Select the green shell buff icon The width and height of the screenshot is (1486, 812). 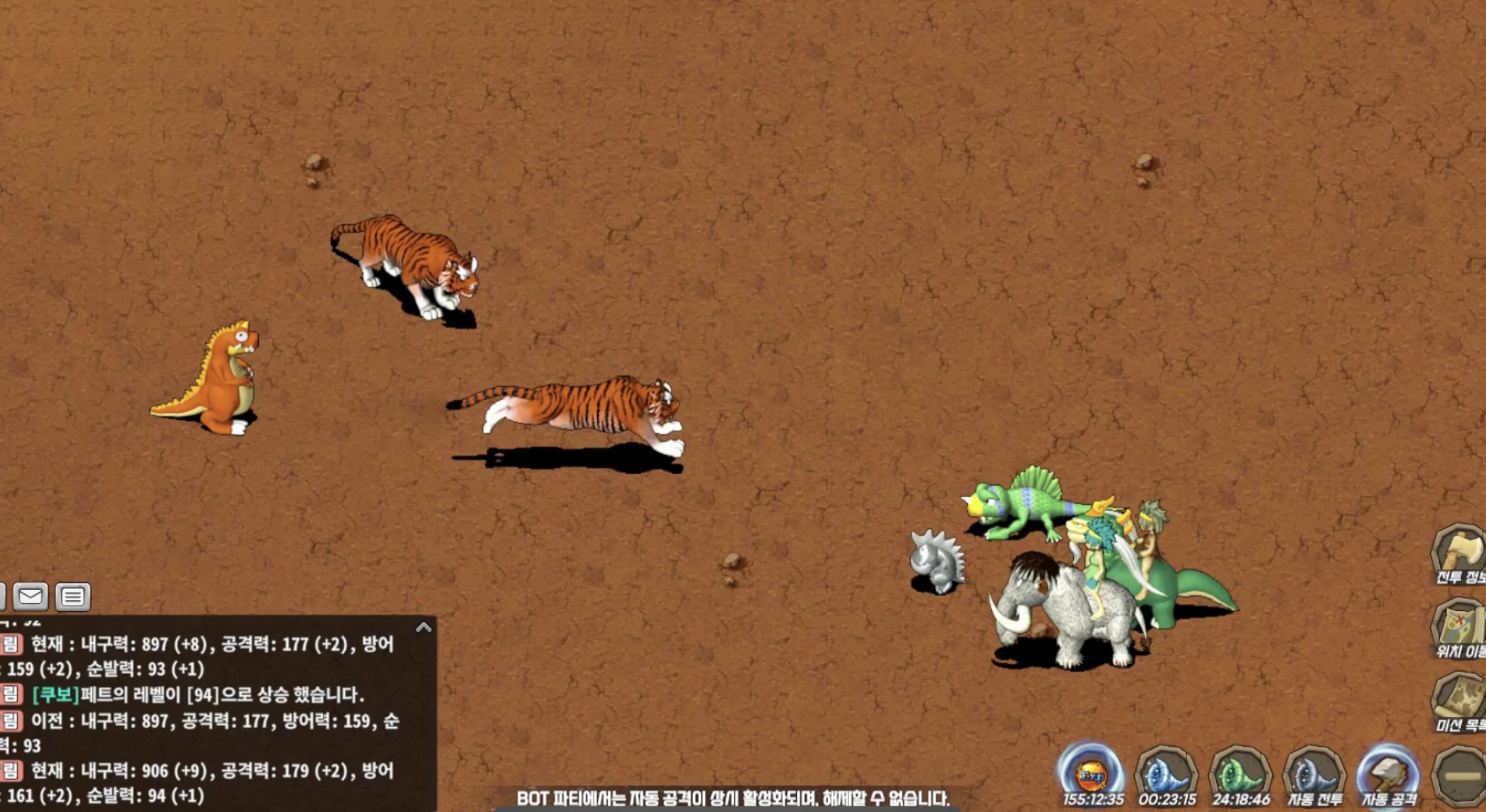click(x=1240, y=773)
